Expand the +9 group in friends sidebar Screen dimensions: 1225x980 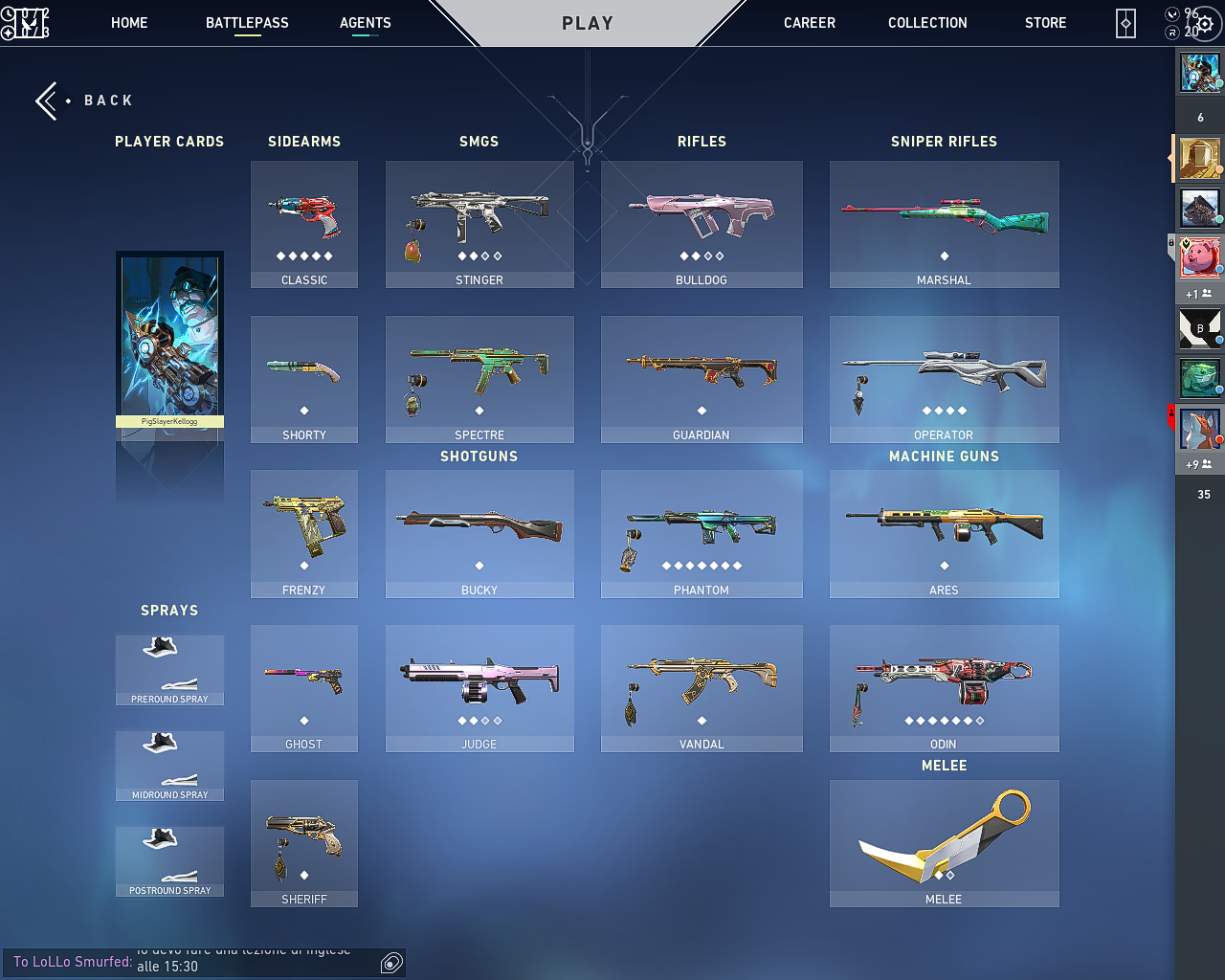pos(1199,464)
